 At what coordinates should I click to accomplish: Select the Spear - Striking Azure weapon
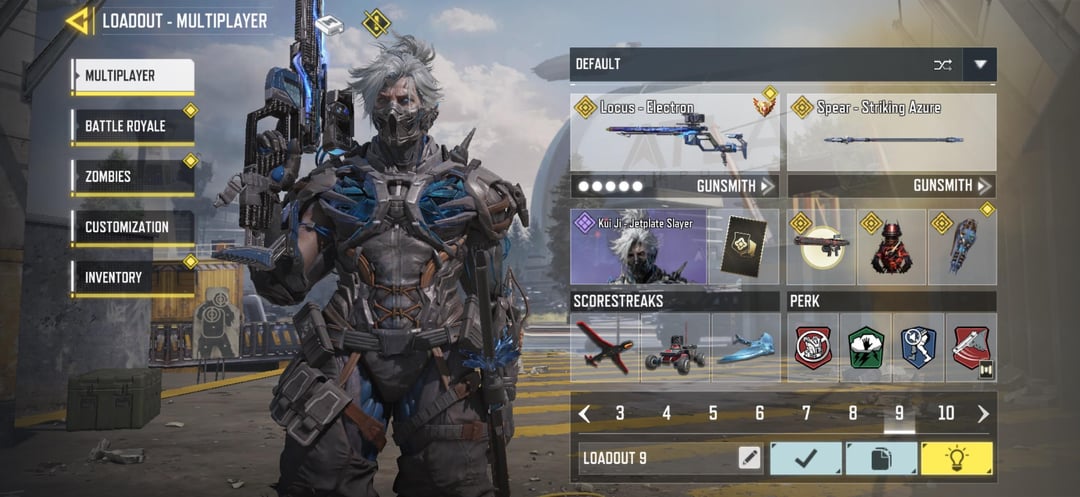892,133
